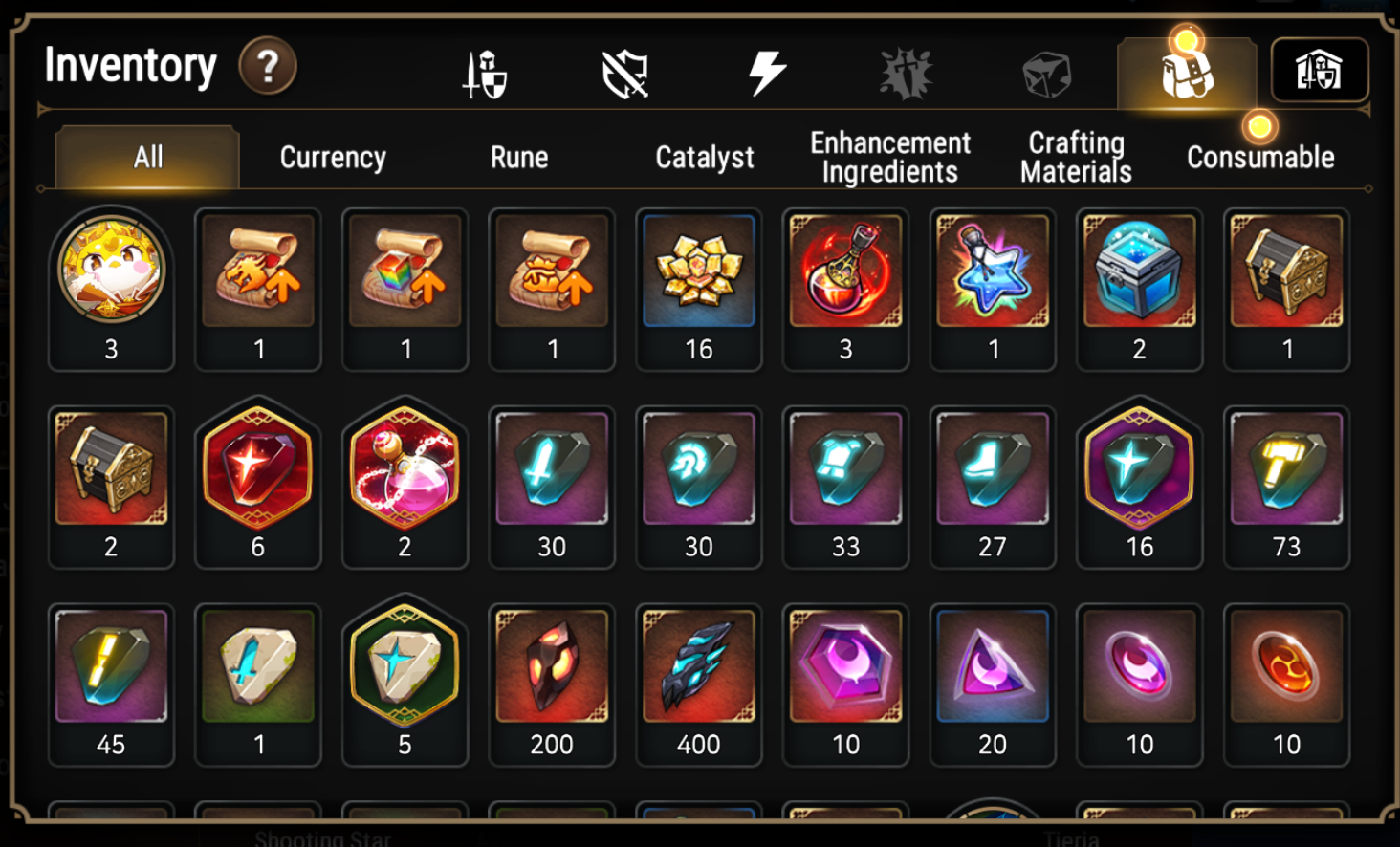Switch to the Currency tab
The image size is (1400, 847).
(x=331, y=157)
